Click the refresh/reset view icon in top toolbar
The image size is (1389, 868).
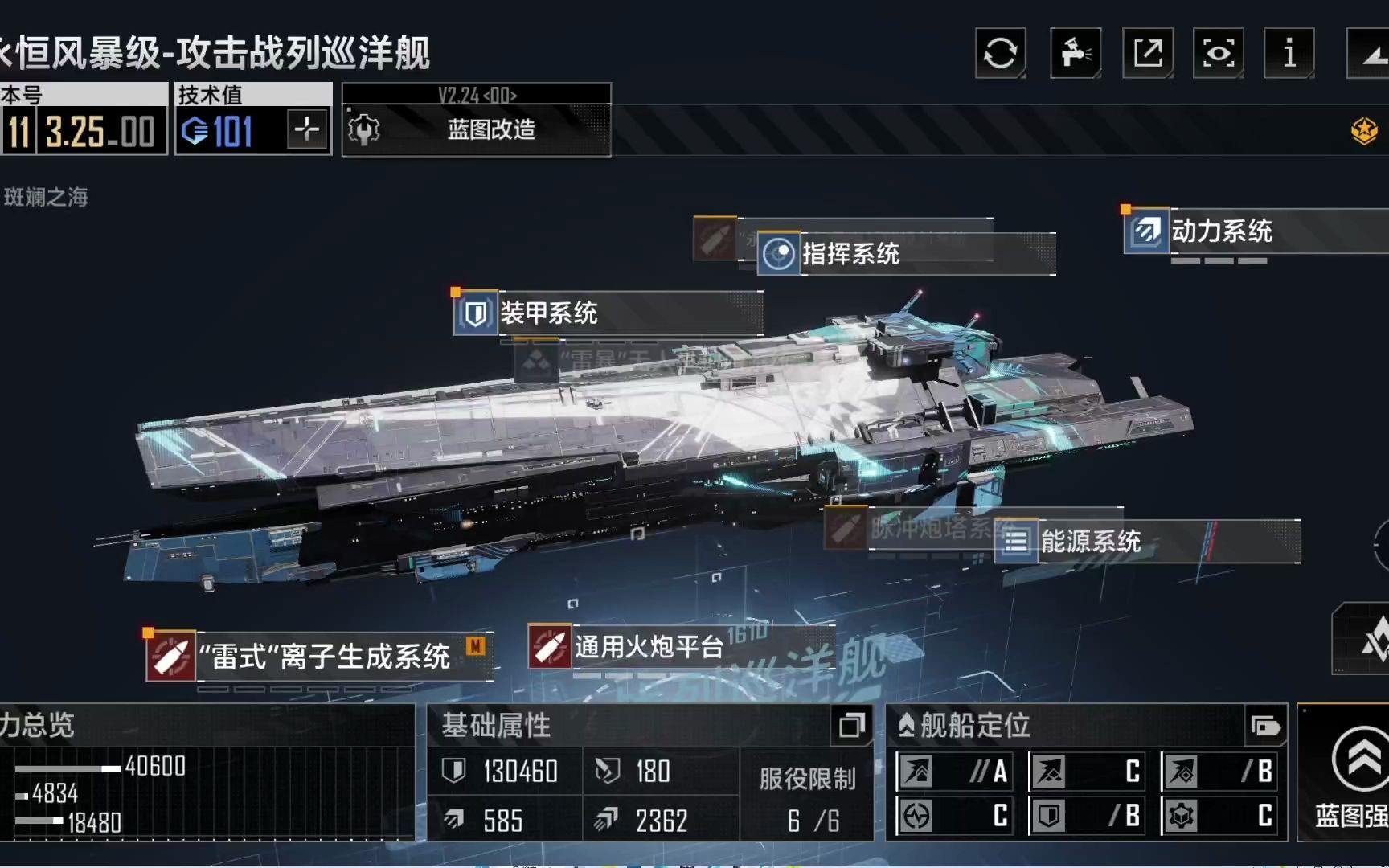(x=1000, y=54)
